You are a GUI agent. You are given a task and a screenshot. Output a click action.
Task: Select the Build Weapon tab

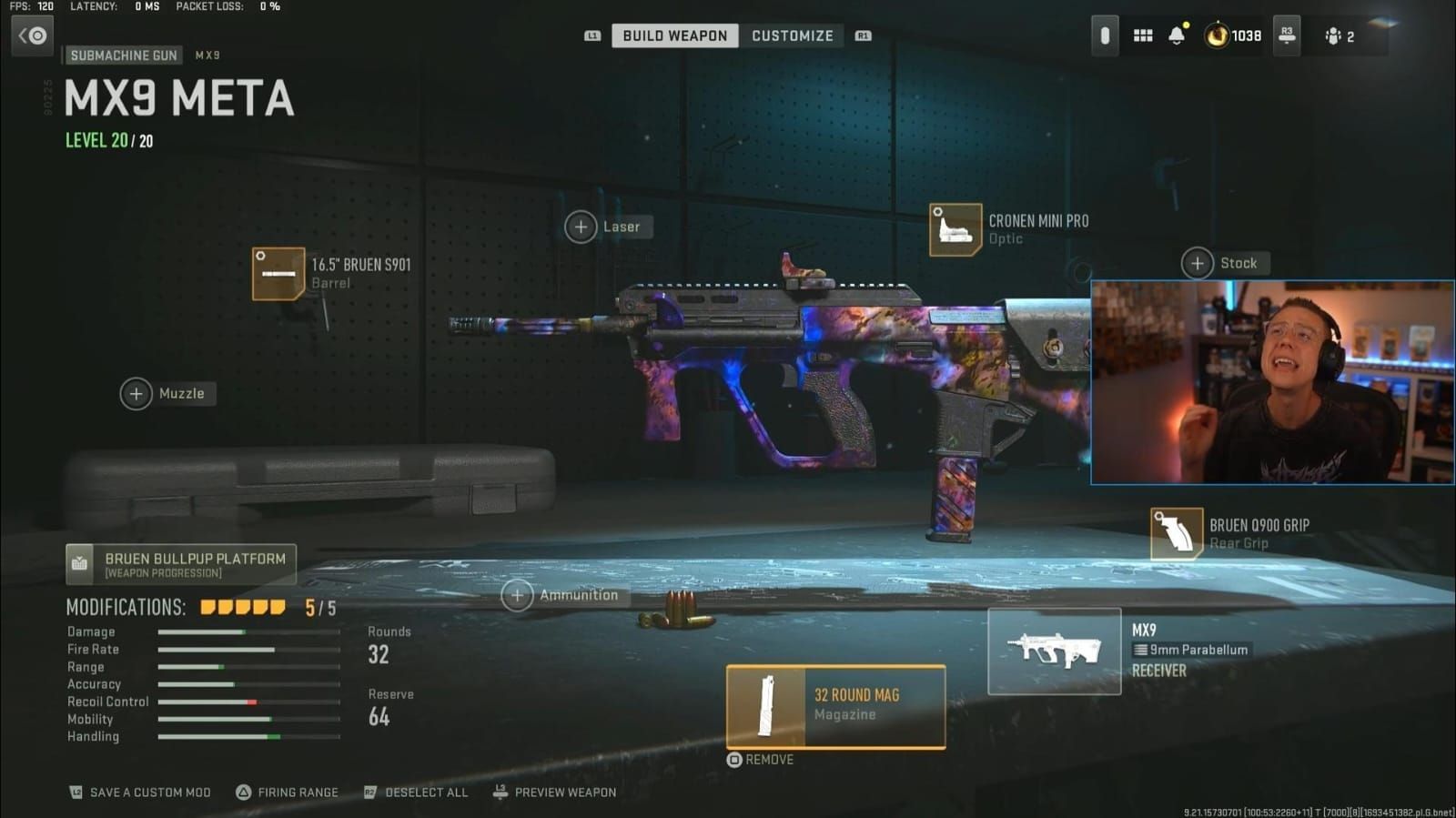coord(673,35)
